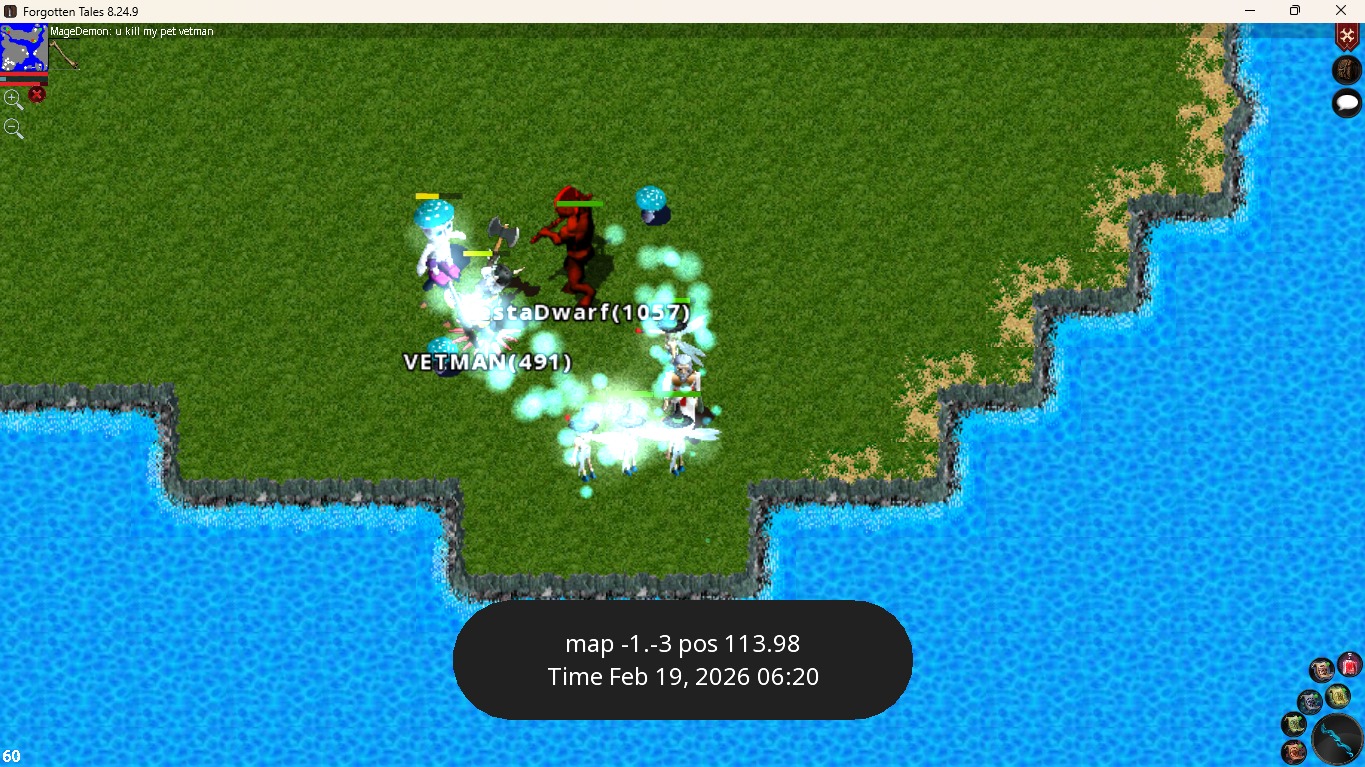The width and height of the screenshot is (1365, 767).
Task: Cast the blue-grey scroll spell
Action: [x=1310, y=702]
